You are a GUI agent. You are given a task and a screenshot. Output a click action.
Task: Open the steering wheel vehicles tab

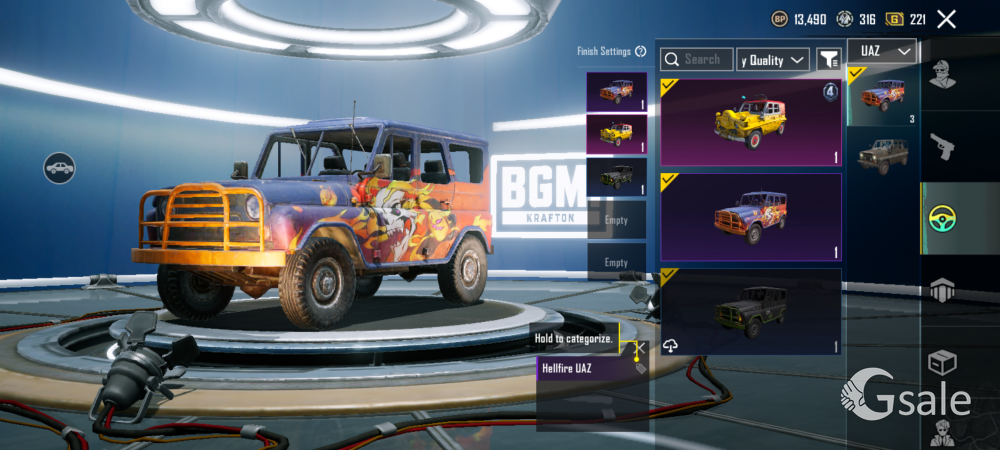pos(943,218)
